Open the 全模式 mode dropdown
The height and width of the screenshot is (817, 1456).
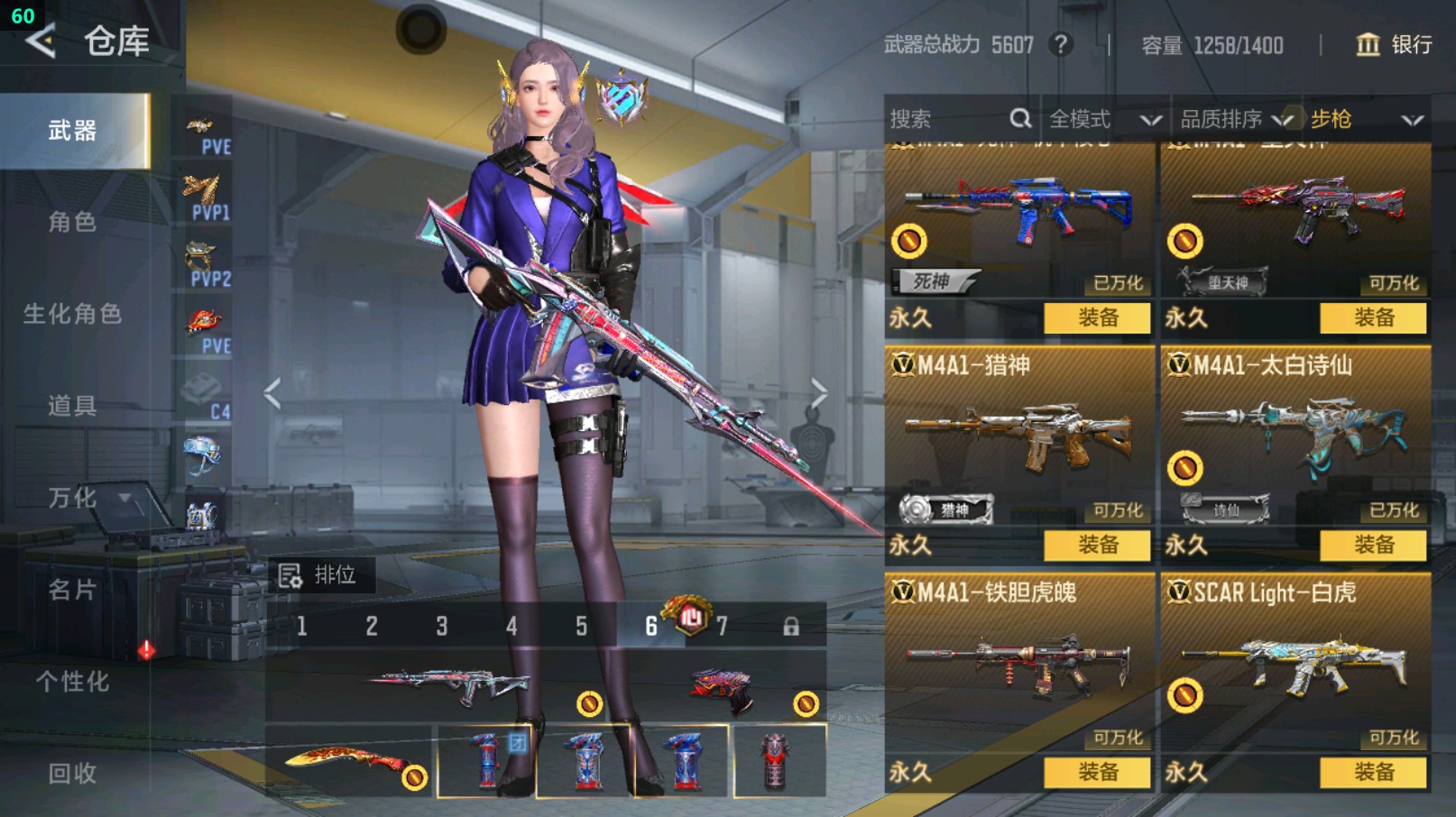tap(1104, 119)
